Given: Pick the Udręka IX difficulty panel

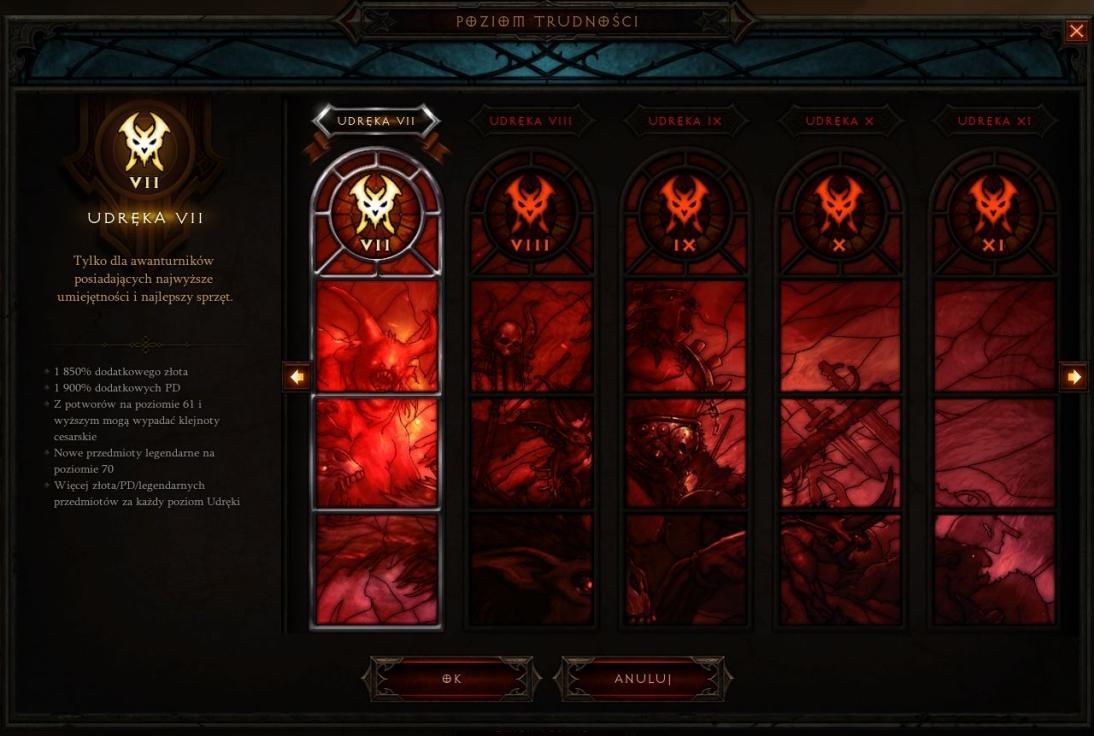Looking at the screenshot, I should click(685, 400).
